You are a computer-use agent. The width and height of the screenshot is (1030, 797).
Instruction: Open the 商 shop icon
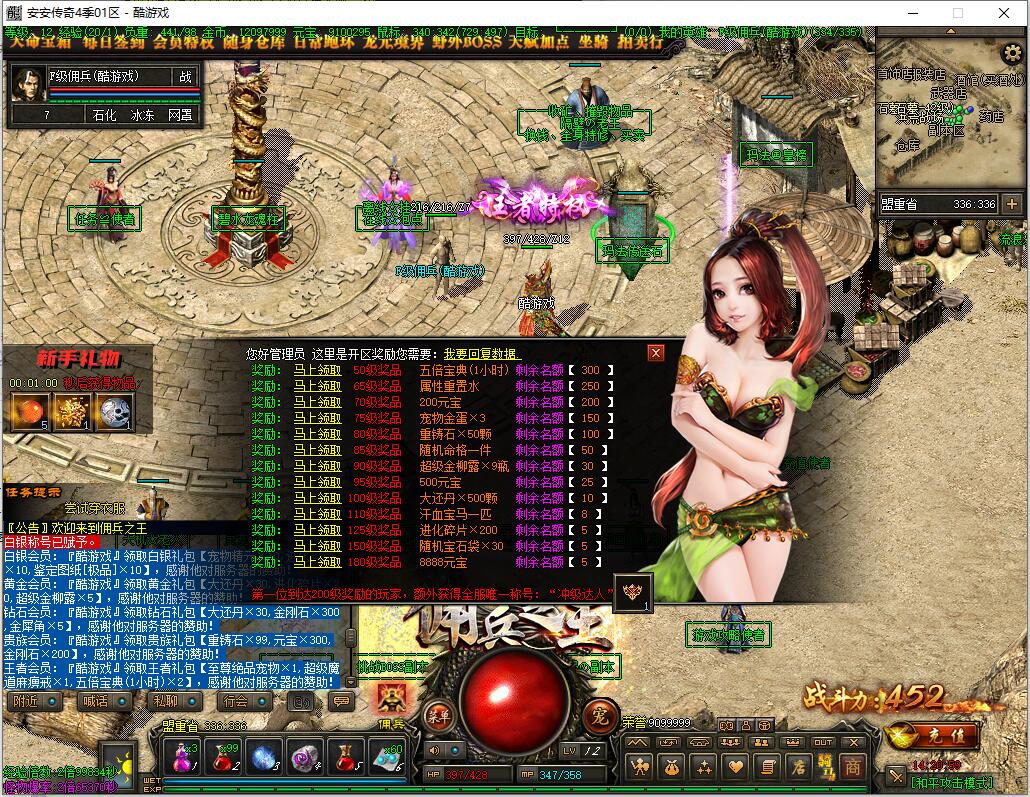point(852,767)
